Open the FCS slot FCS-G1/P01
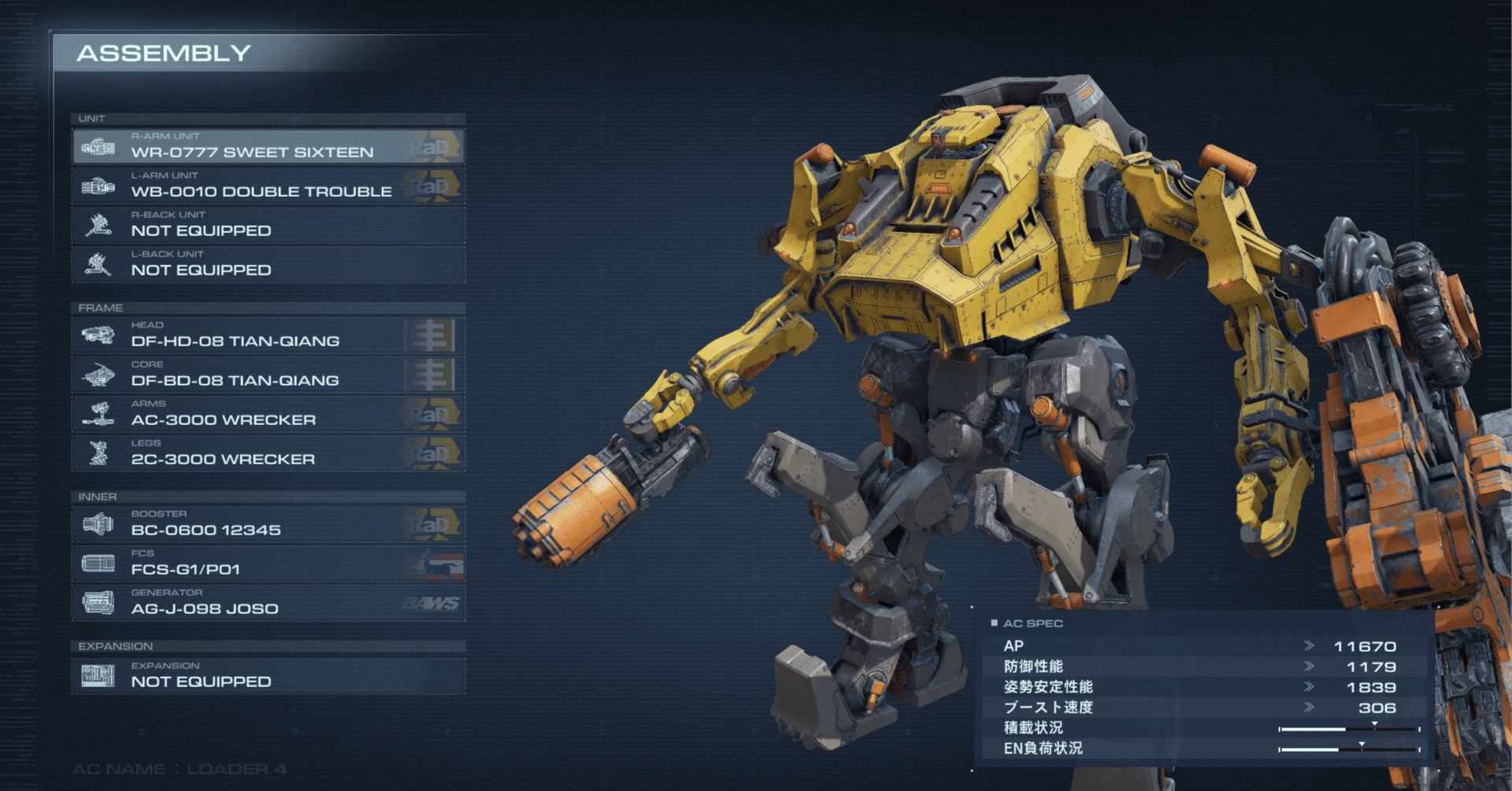This screenshot has width=1512, height=791. (x=268, y=564)
